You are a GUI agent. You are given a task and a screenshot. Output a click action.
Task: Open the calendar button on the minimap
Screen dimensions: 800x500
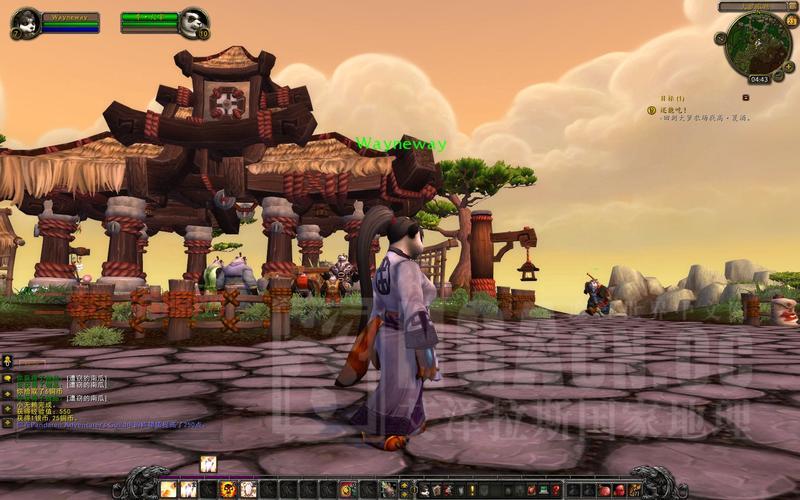792,22
